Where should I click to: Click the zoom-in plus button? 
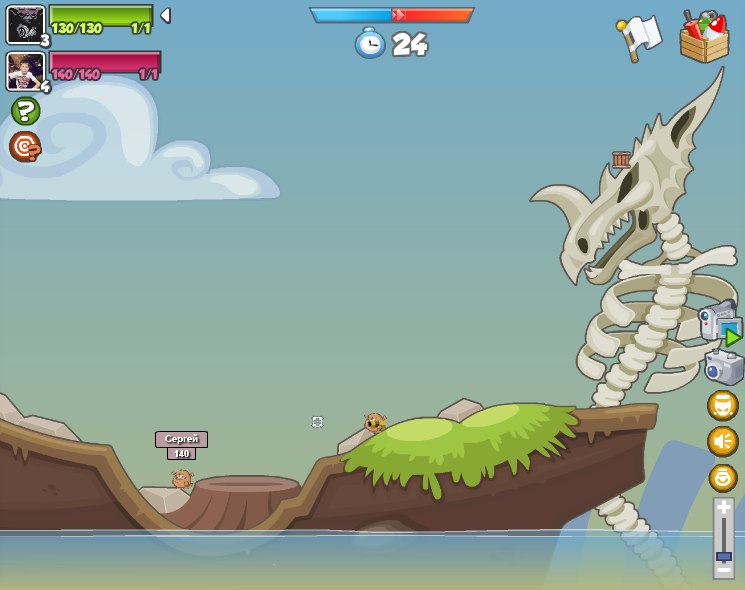pyautogui.click(x=723, y=508)
